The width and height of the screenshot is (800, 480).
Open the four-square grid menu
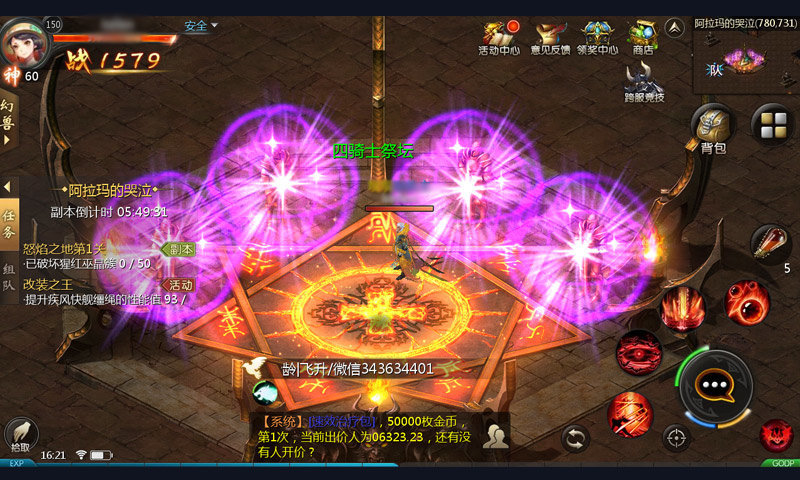(x=772, y=125)
